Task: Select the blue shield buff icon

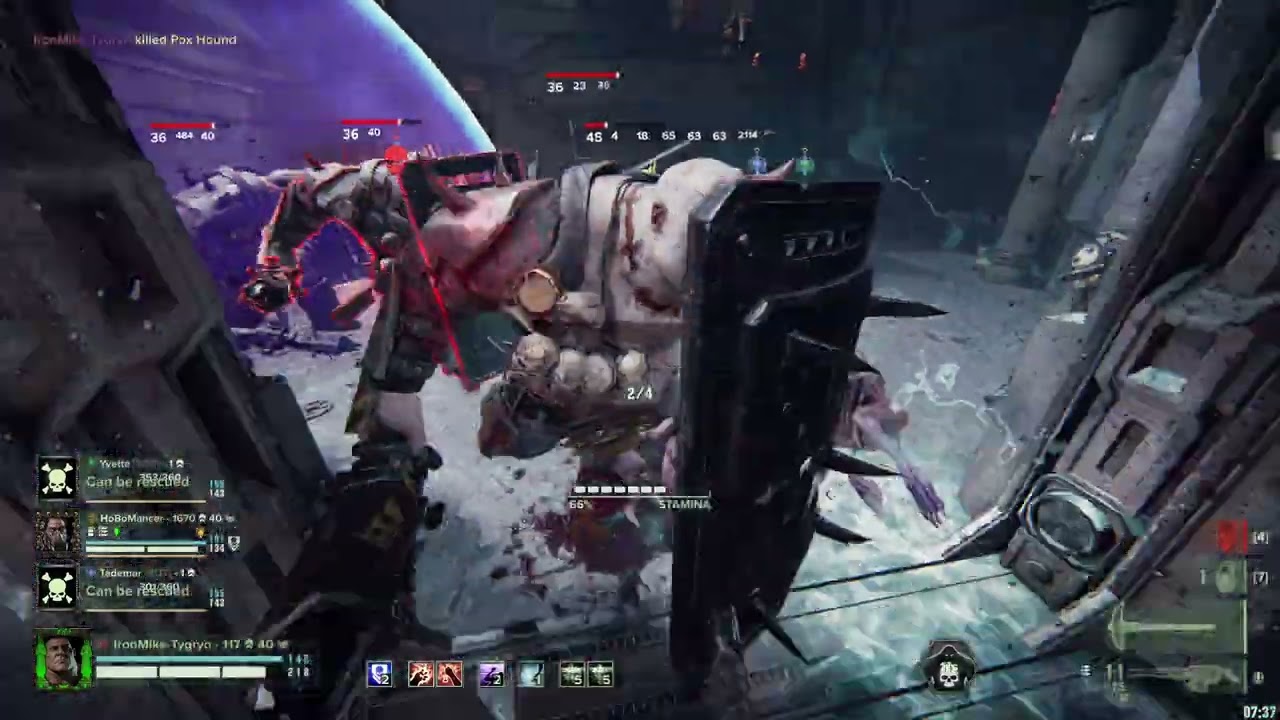Action: click(x=379, y=675)
